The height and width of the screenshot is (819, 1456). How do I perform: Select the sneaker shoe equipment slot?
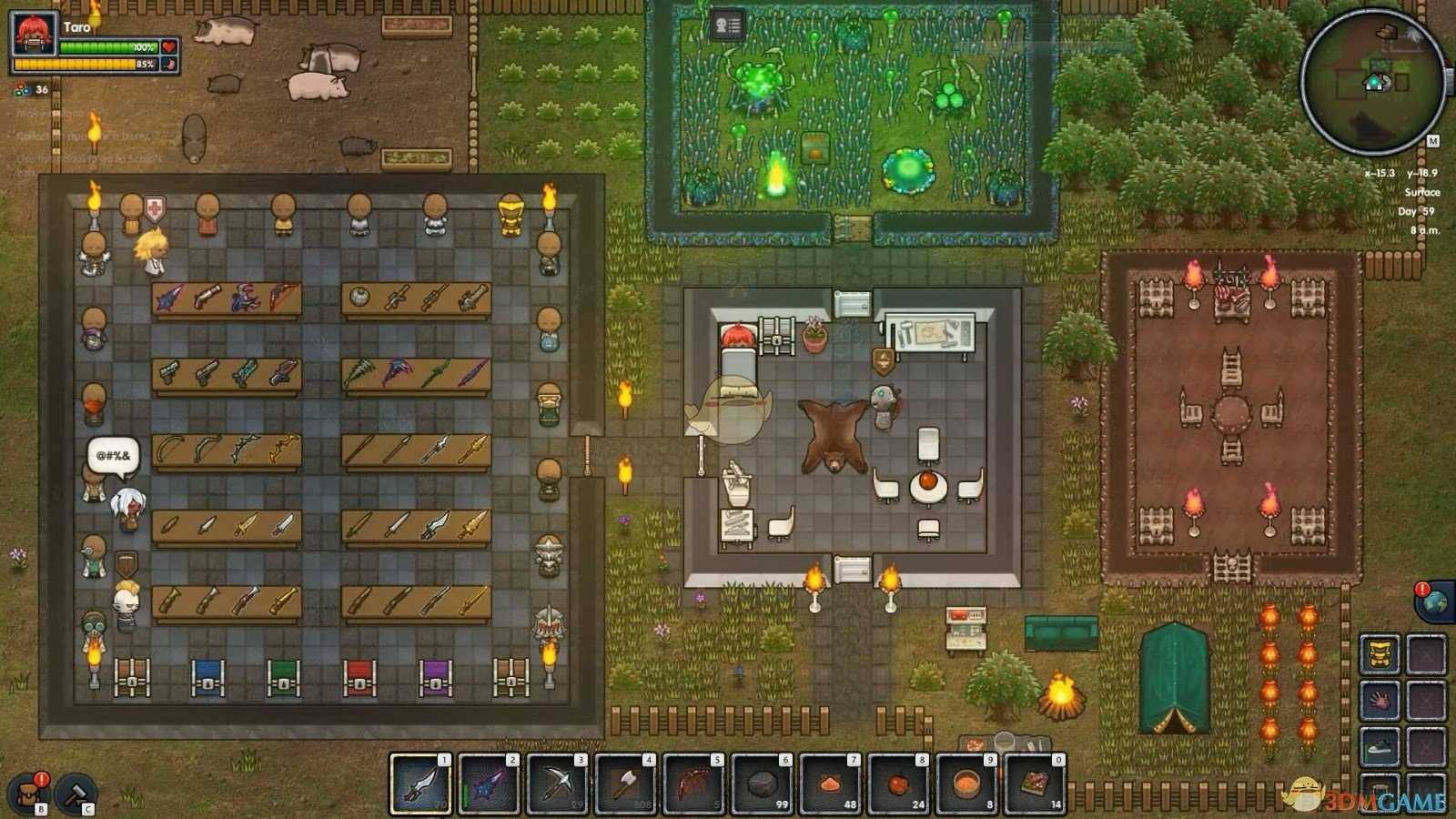pyautogui.click(x=1380, y=746)
